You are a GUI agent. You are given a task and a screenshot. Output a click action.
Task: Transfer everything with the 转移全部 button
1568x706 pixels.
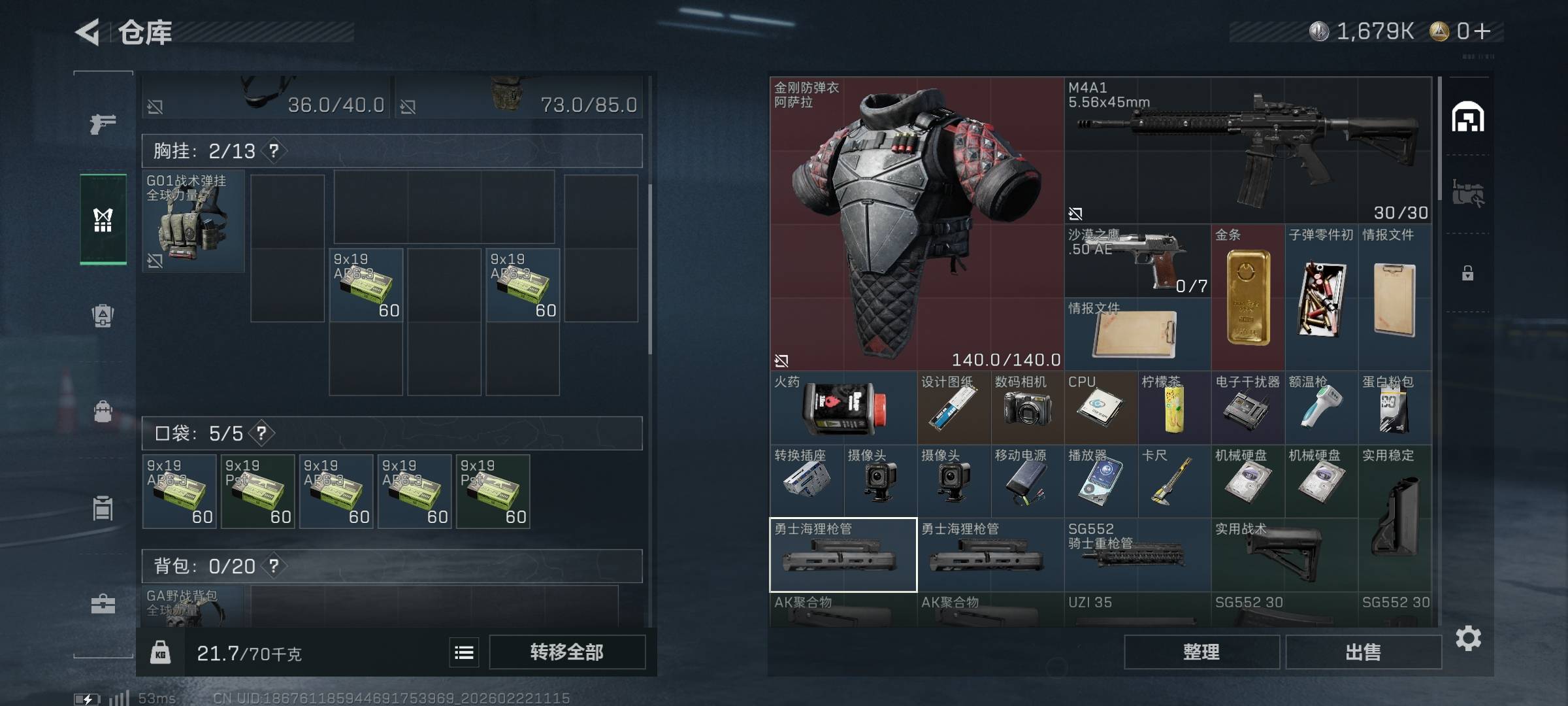pyautogui.click(x=566, y=652)
